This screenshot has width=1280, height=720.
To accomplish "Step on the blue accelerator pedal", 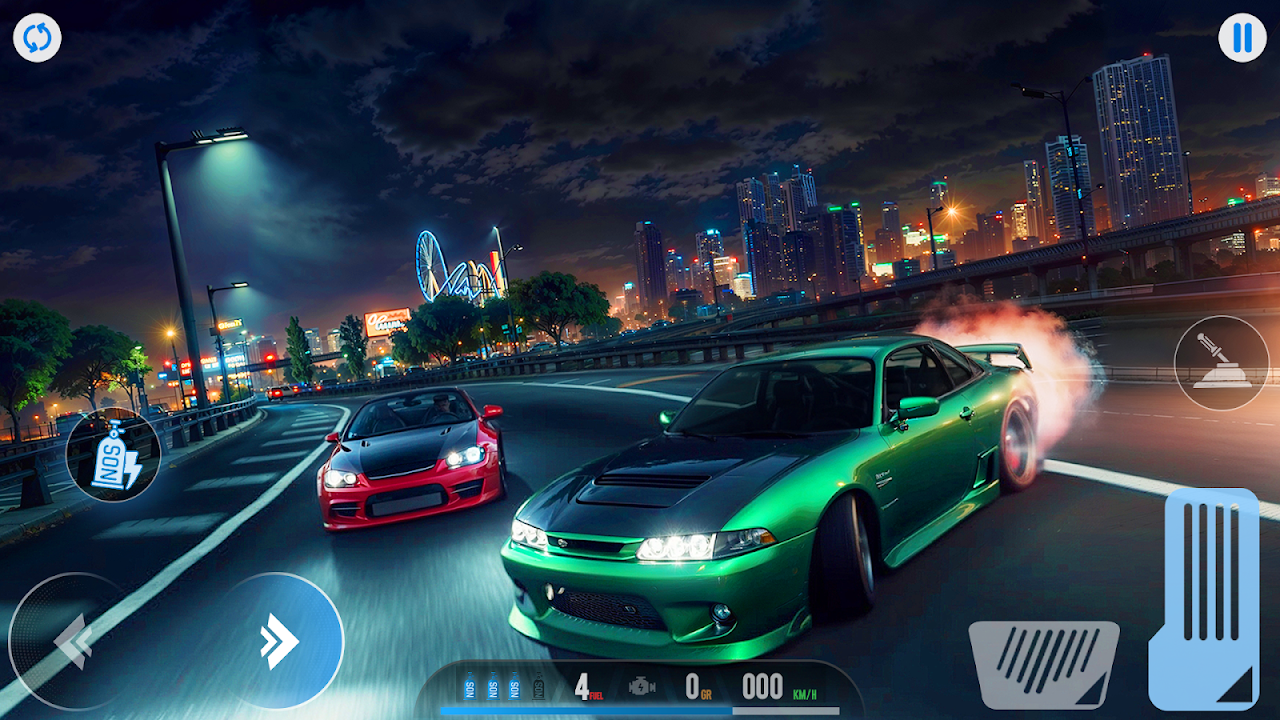I will click(1204, 596).
